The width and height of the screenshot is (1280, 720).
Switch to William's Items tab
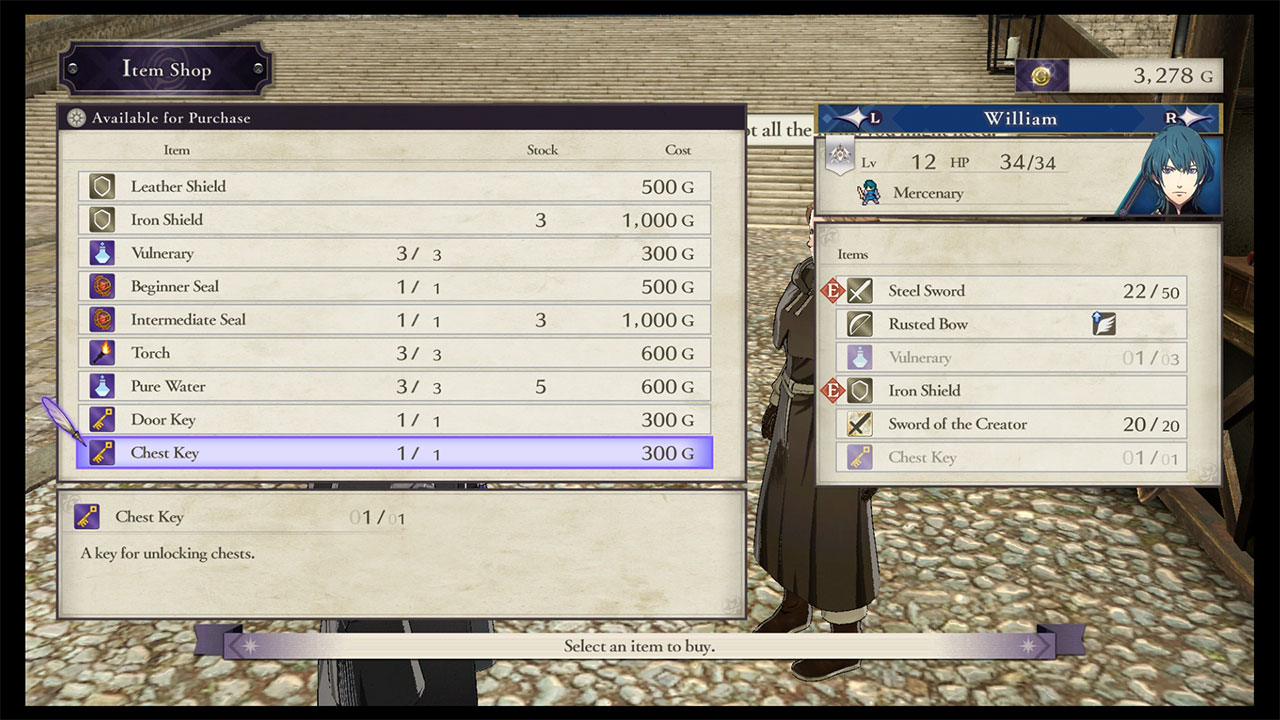pos(853,254)
